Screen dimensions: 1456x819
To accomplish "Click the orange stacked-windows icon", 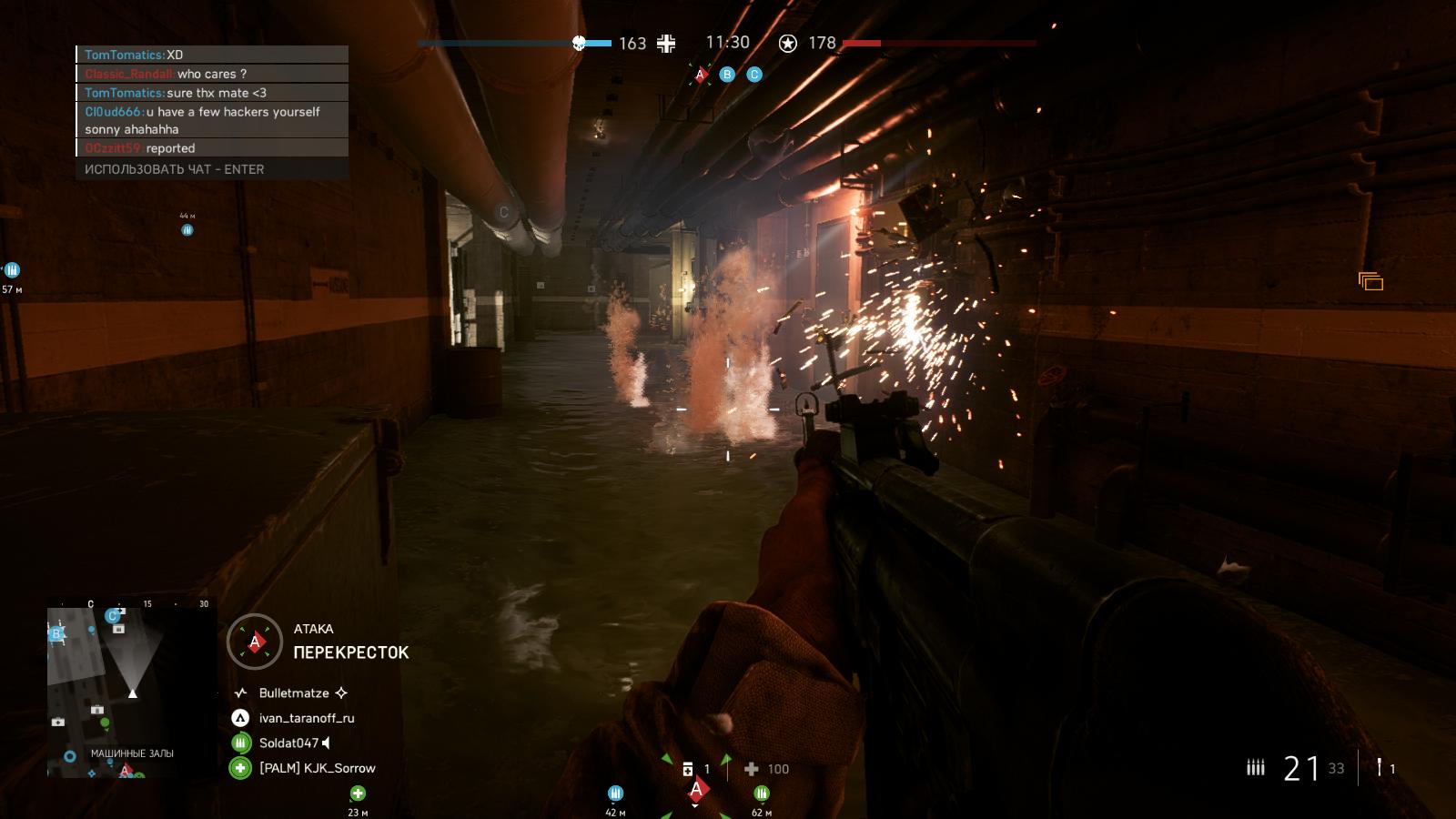I will (1370, 282).
